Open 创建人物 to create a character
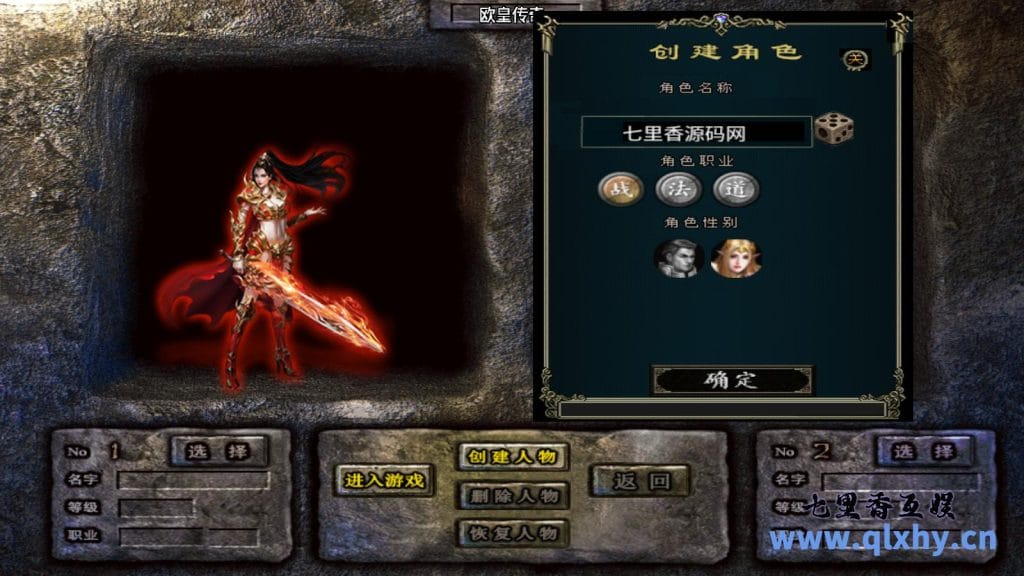This screenshot has height=576, width=1024. pyautogui.click(x=513, y=457)
